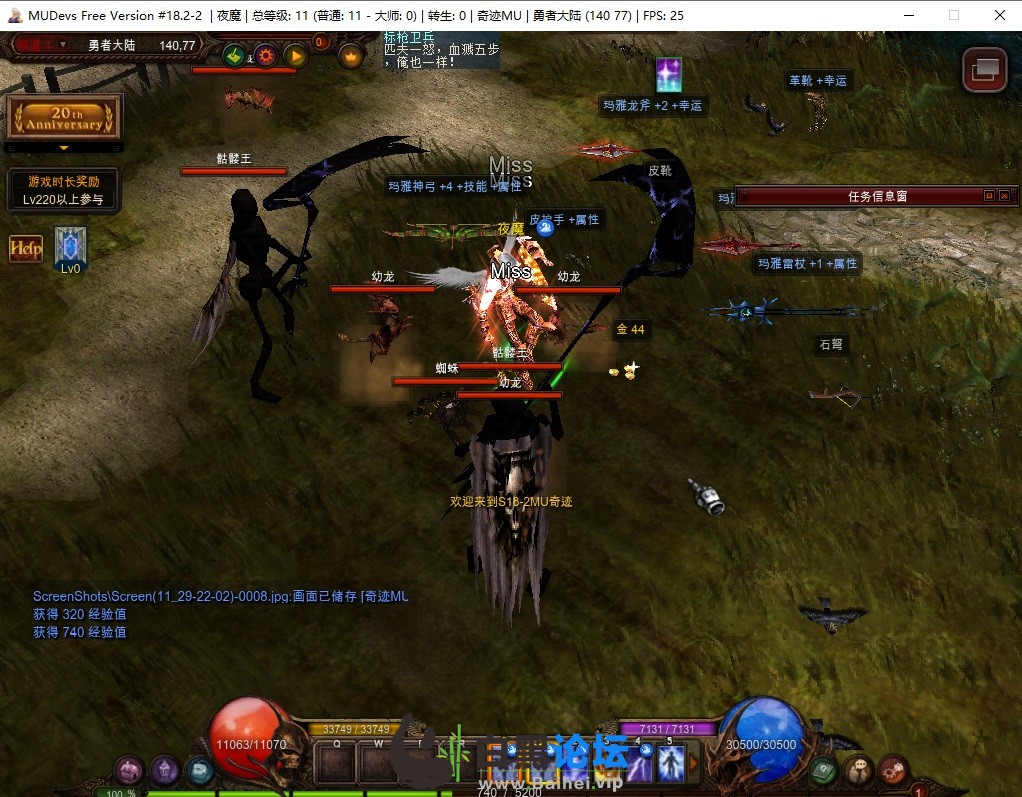Open the 20th Anniversary event banner
The height and width of the screenshot is (797, 1022).
(x=64, y=117)
